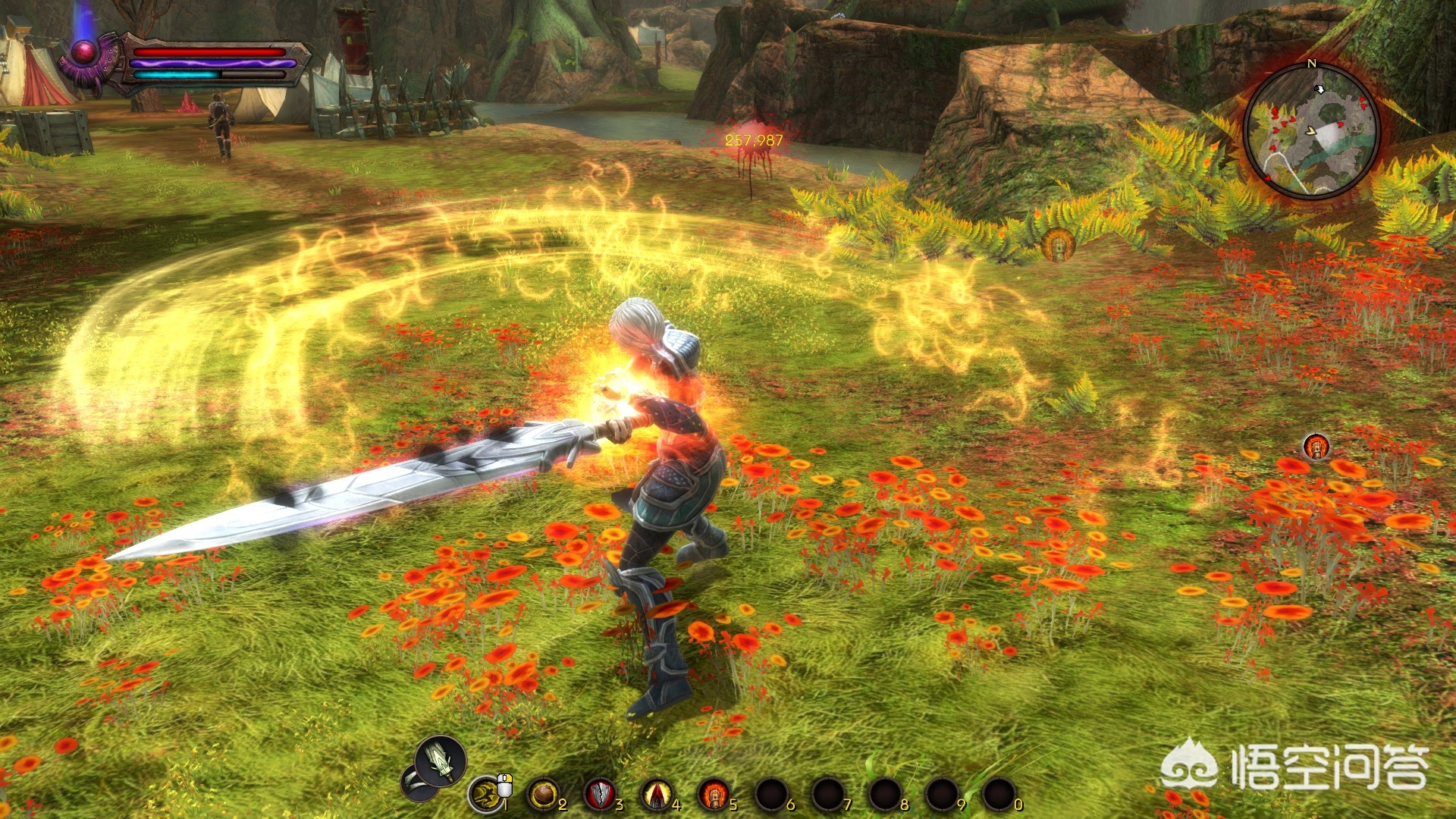Activate the yellow running figure ability in slot 1
Viewport: 1456px width, 819px height.
486,794
